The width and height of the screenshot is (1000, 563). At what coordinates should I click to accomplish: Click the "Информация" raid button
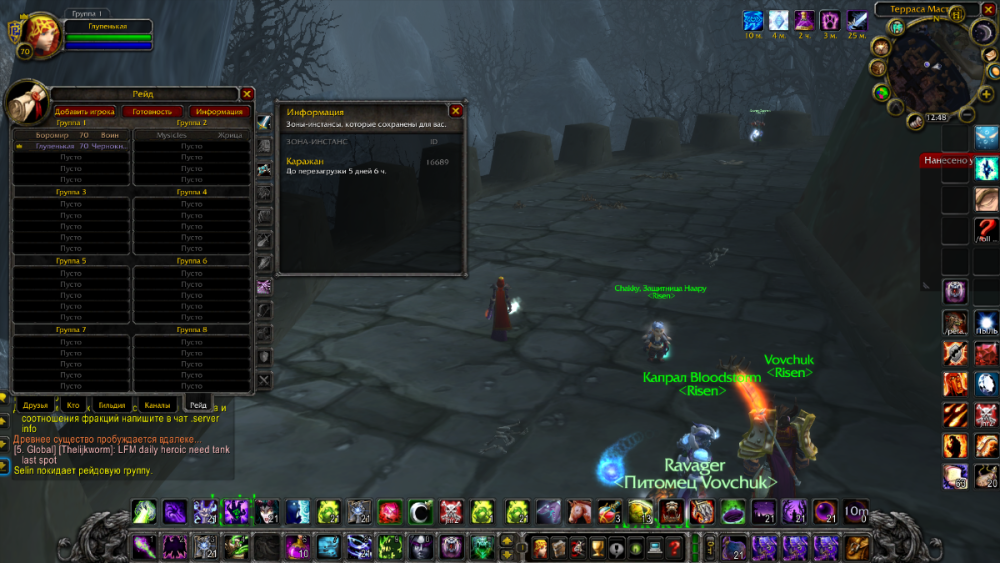pyautogui.click(x=218, y=112)
